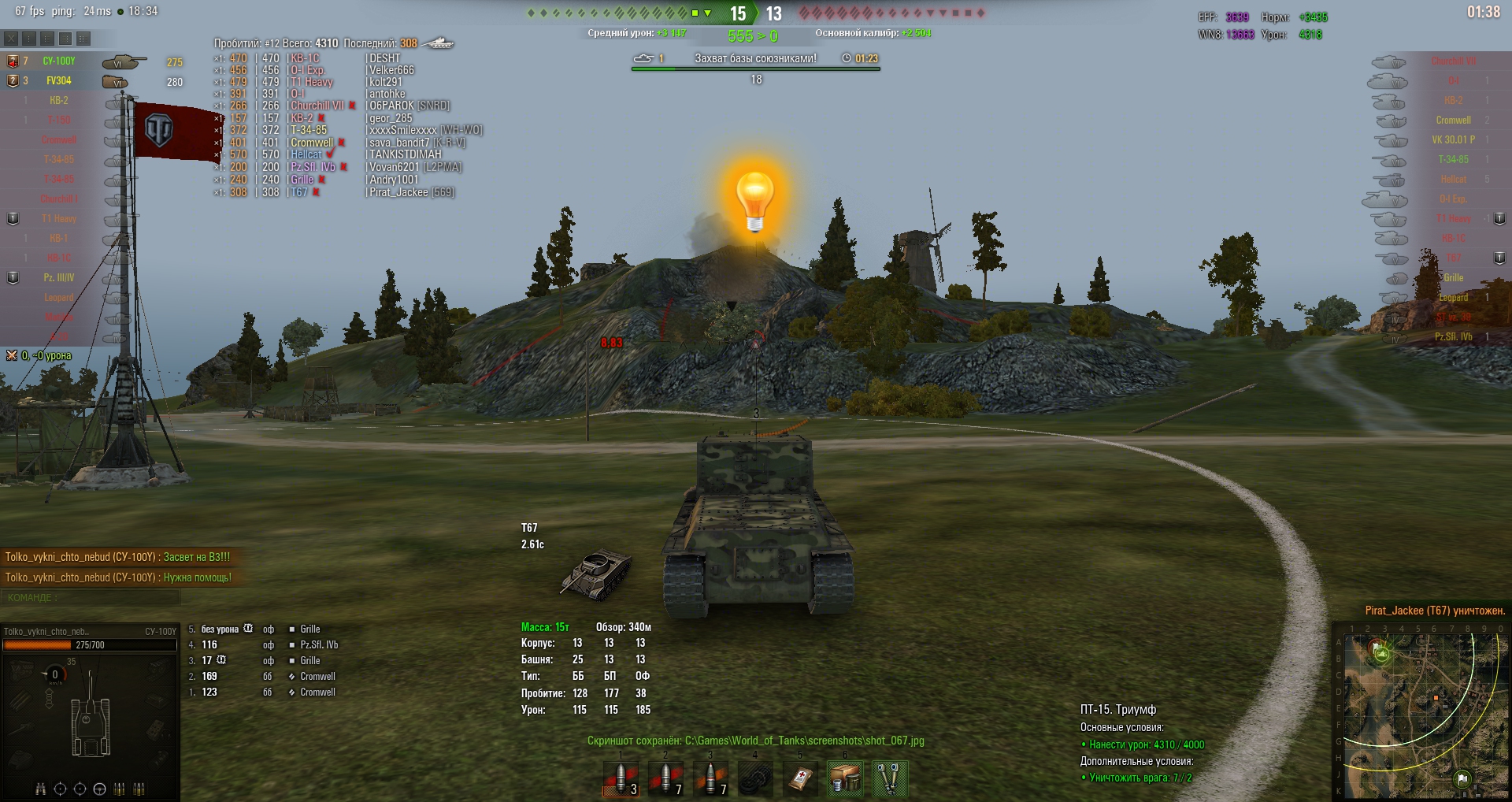Hide the player panel with the X button
This screenshot has height=802, width=1512.
pyautogui.click(x=11, y=38)
